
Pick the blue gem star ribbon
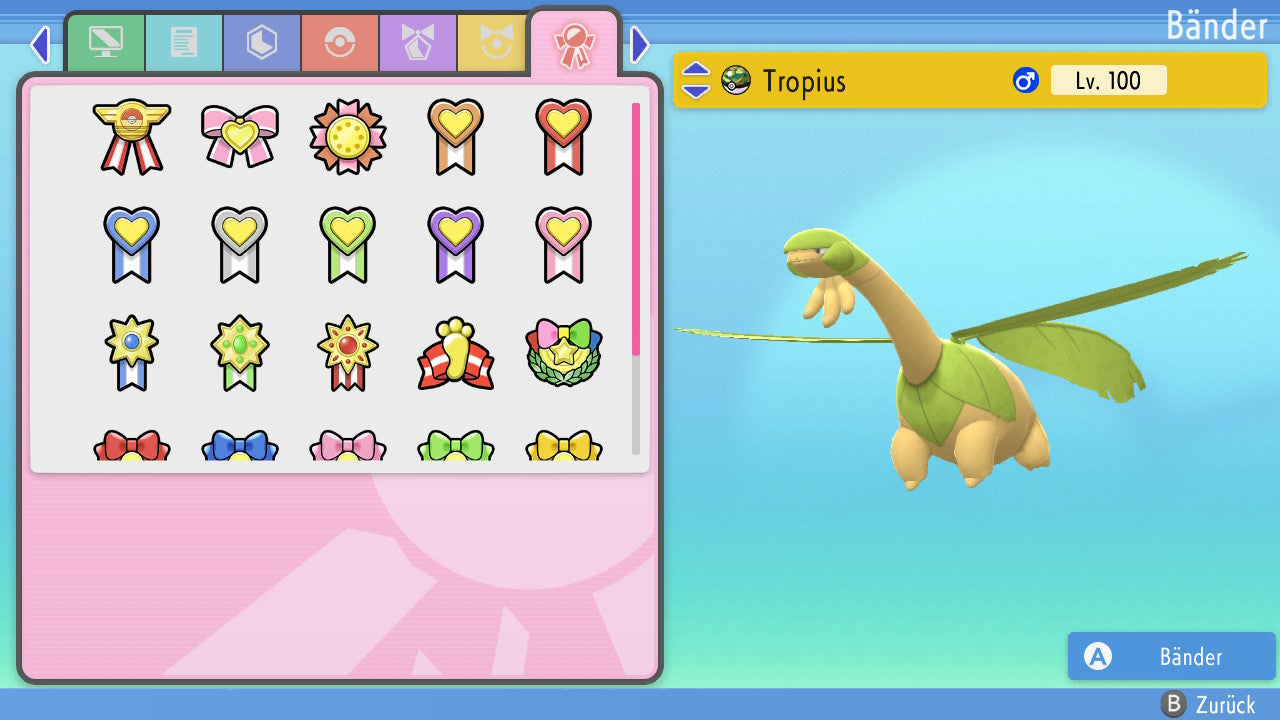point(131,354)
